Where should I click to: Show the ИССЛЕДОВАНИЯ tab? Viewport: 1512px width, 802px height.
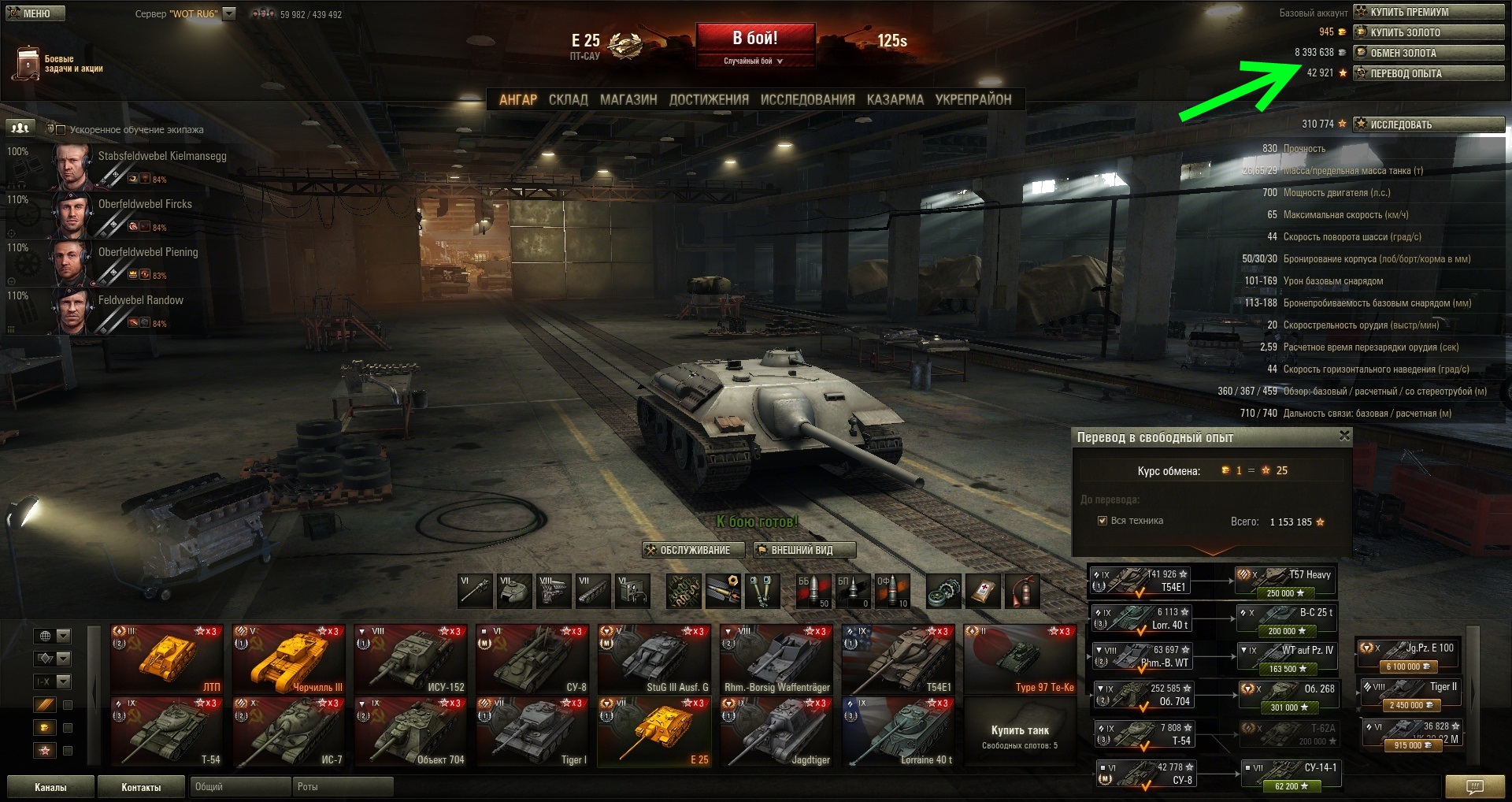tap(807, 100)
